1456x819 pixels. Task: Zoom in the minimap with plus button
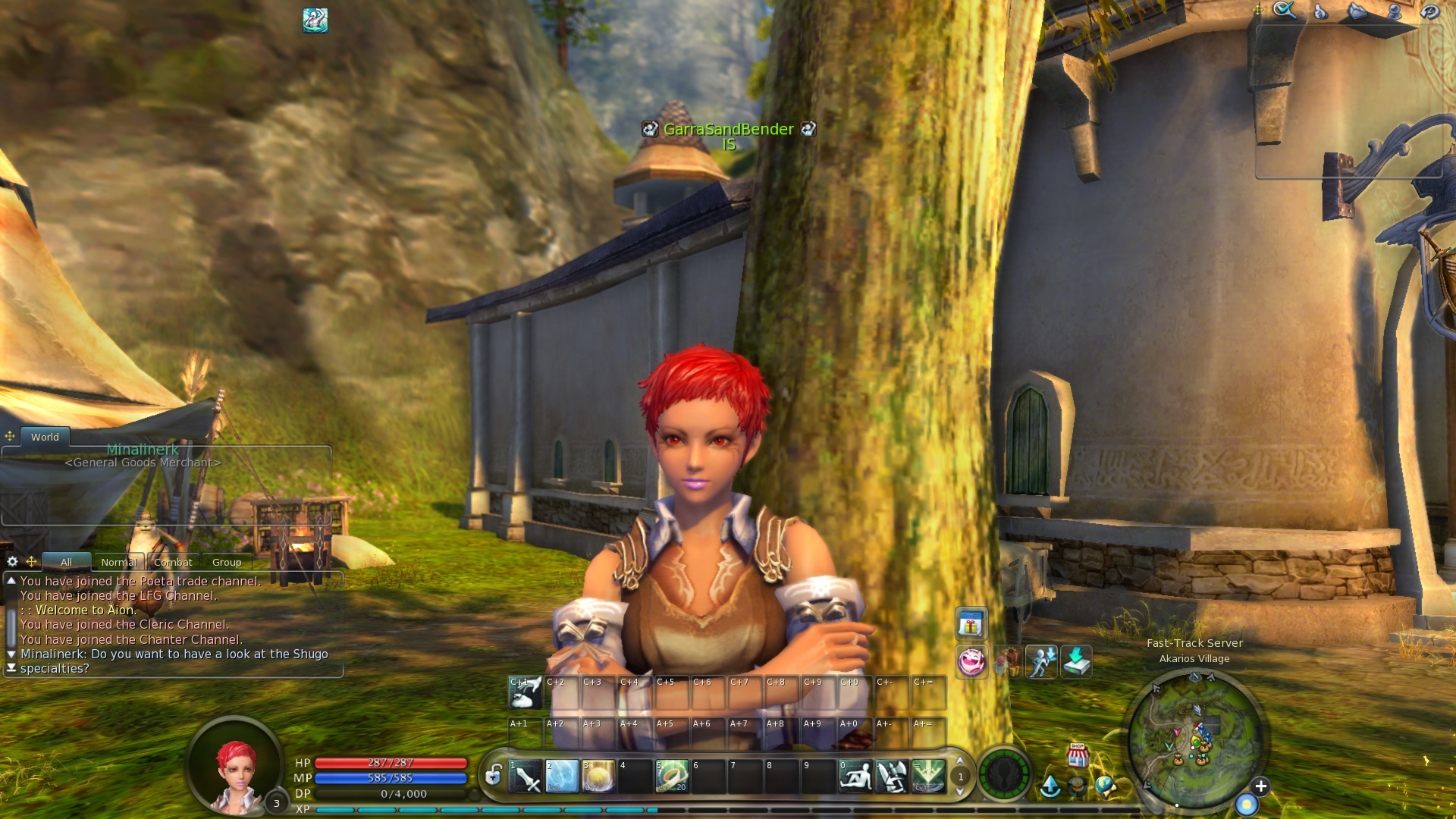pyautogui.click(x=1260, y=786)
